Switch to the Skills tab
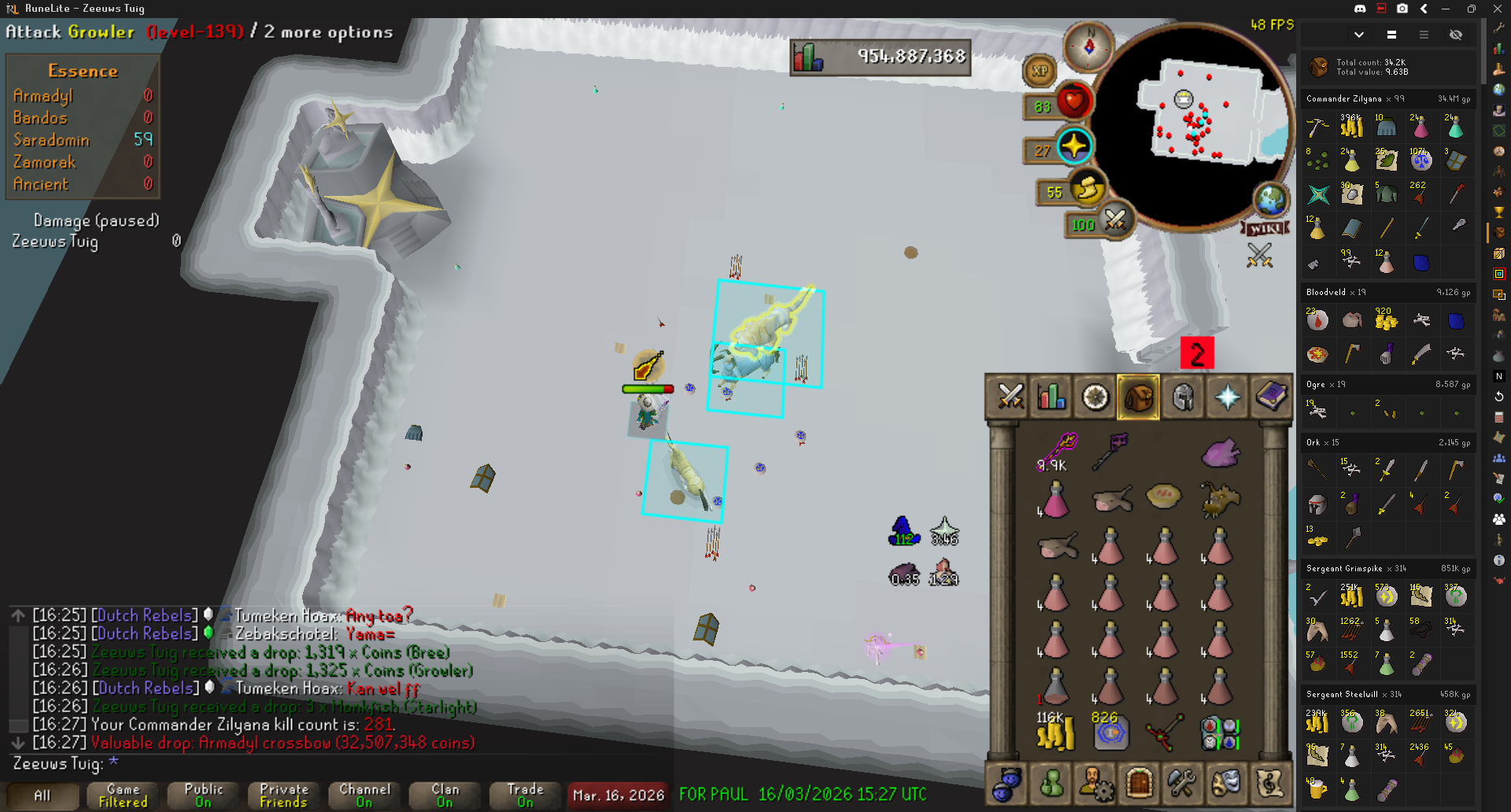The height and width of the screenshot is (812, 1511). point(1052,397)
